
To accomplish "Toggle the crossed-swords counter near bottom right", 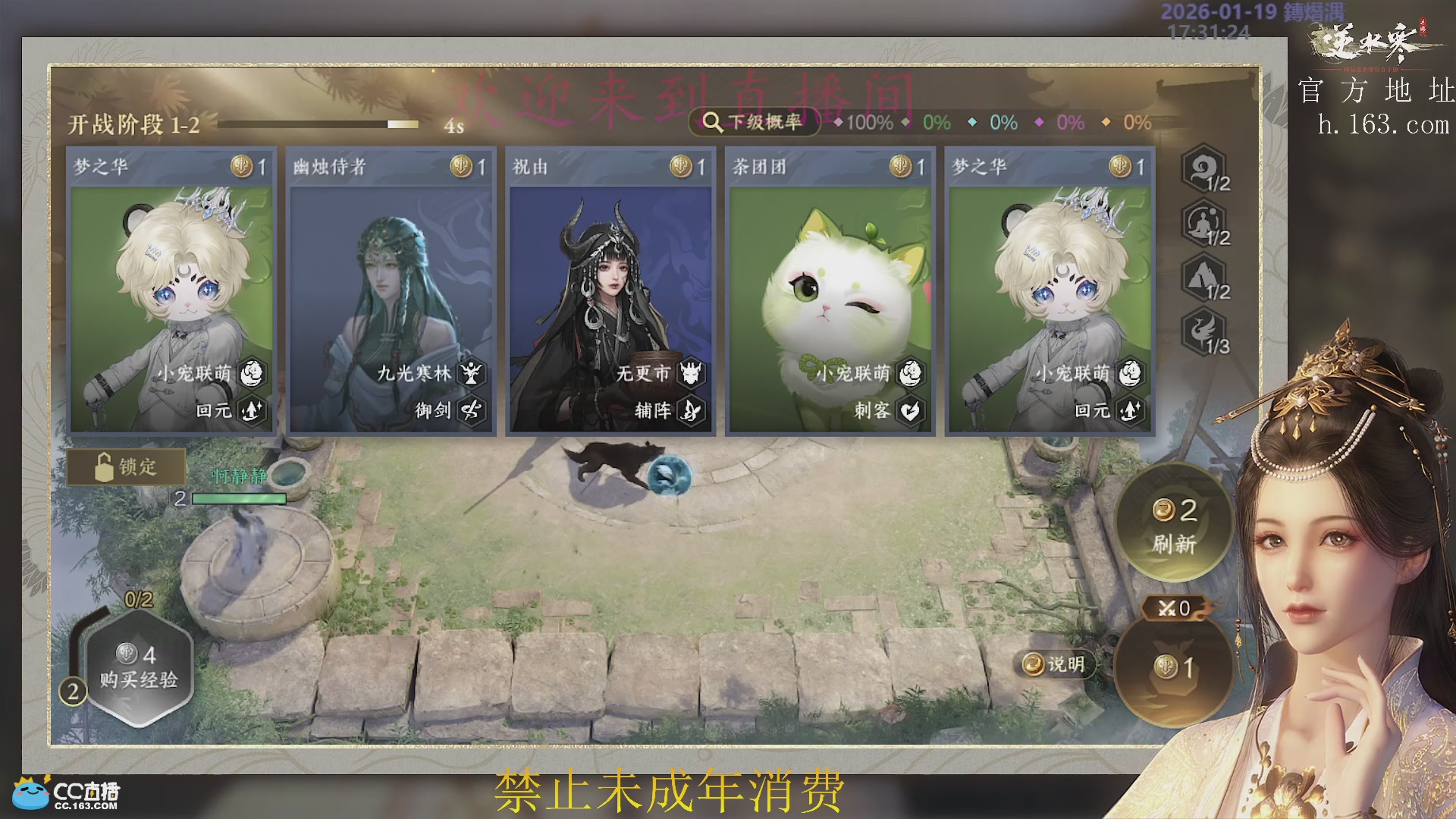I will pyautogui.click(x=1175, y=610).
